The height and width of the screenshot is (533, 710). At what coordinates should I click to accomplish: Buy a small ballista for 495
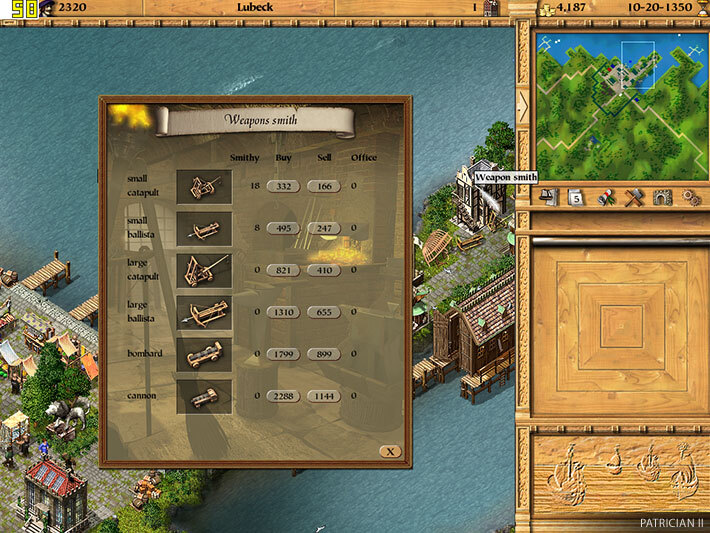(x=283, y=228)
